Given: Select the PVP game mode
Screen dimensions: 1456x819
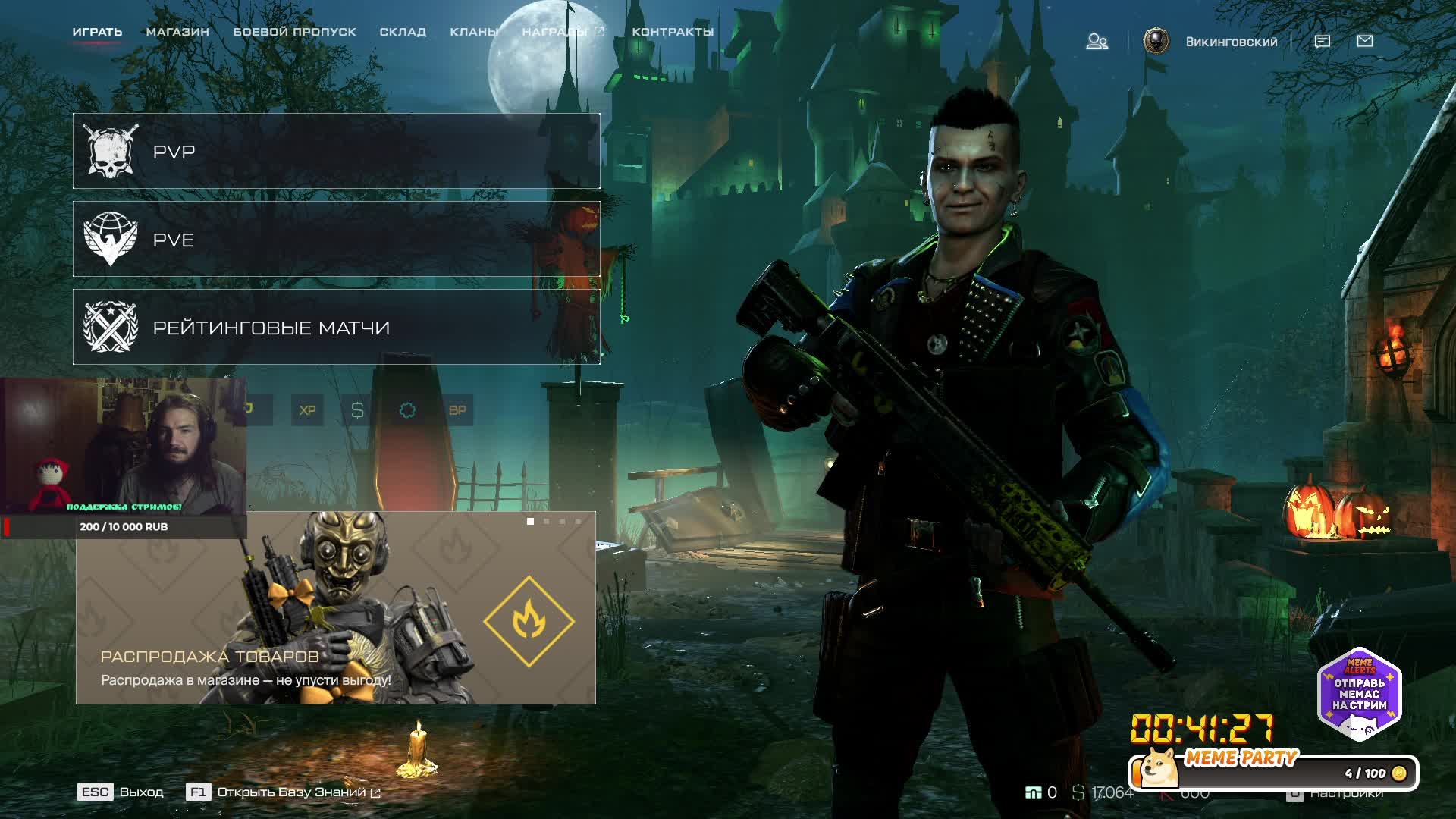Looking at the screenshot, I should pyautogui.click(x=336, y=151).
